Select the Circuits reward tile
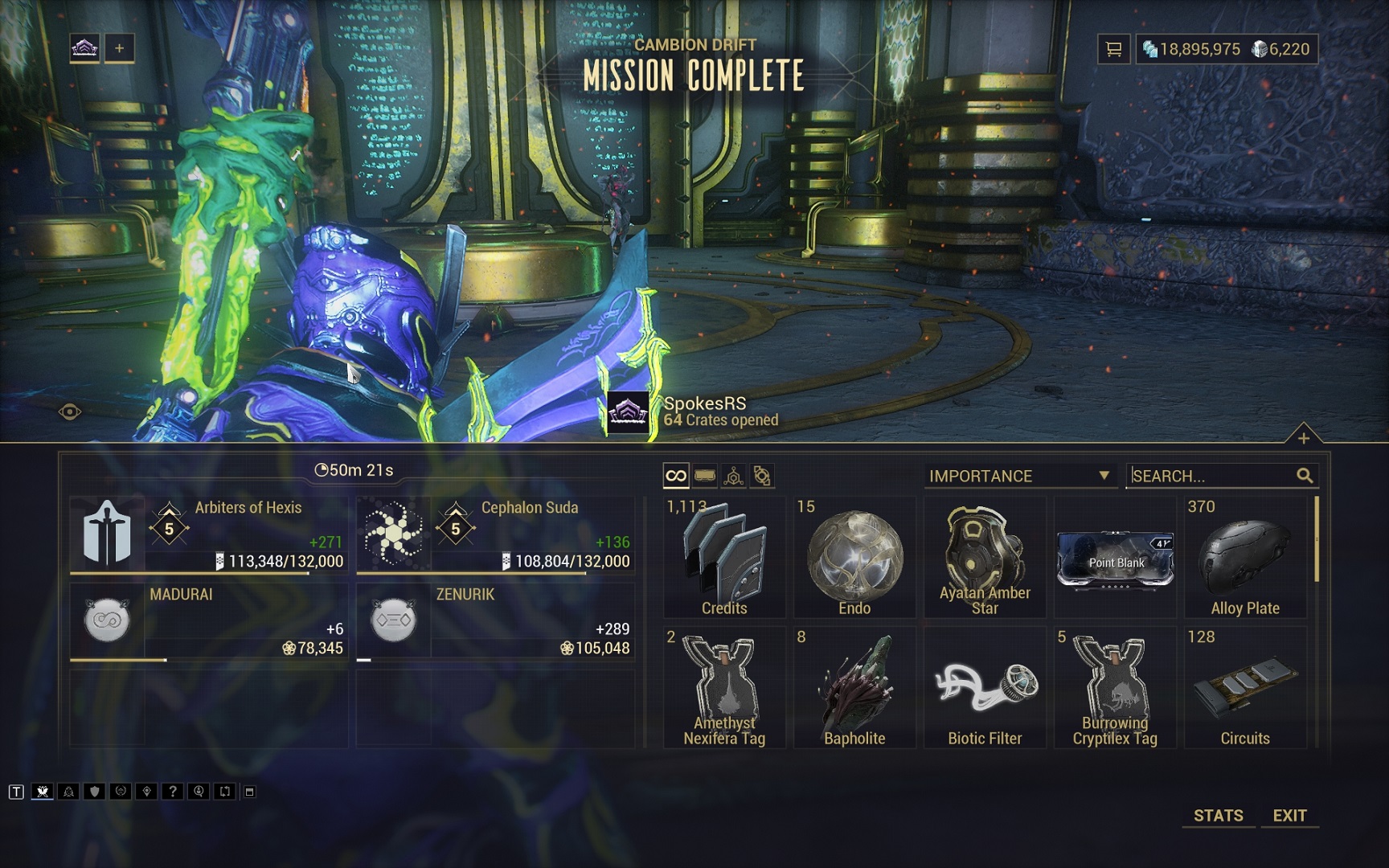 [1245, 689]
